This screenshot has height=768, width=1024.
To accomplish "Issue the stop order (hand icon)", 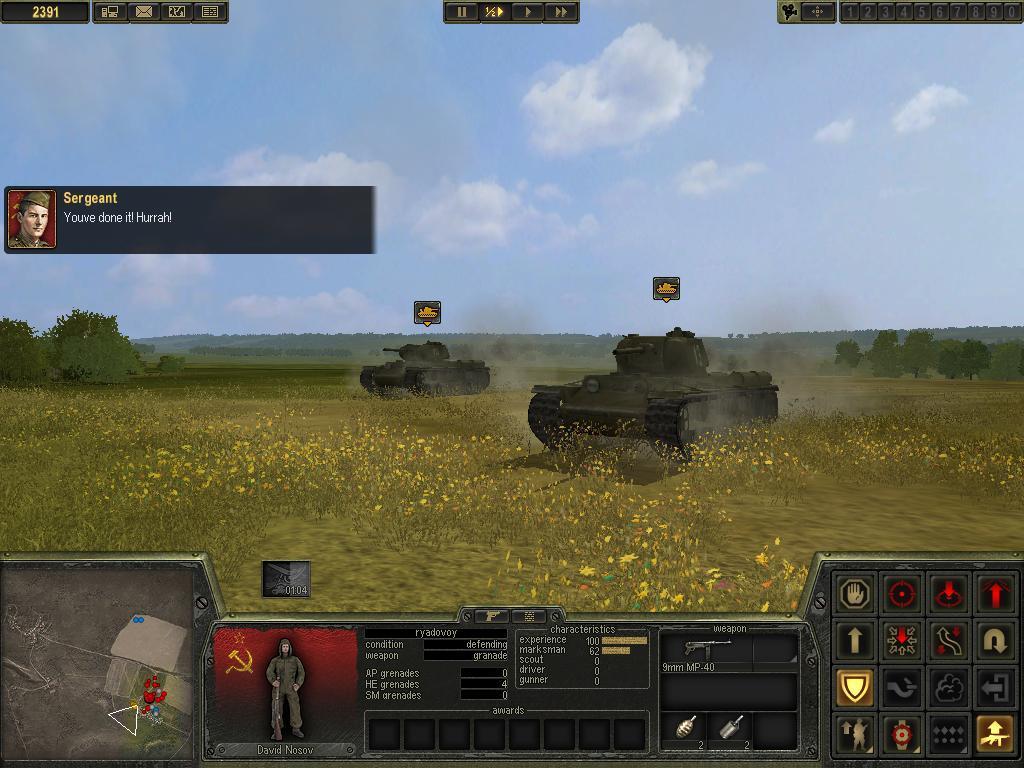I will 855,594.
